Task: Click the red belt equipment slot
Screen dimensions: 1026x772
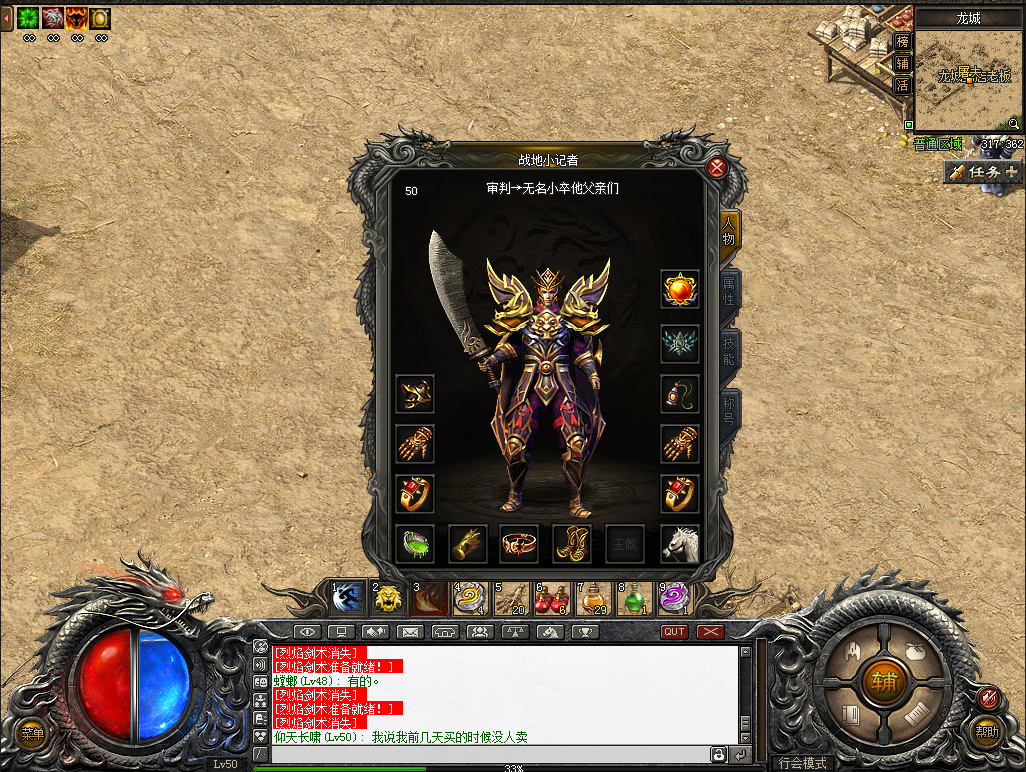Action: [x=519, y=543]
